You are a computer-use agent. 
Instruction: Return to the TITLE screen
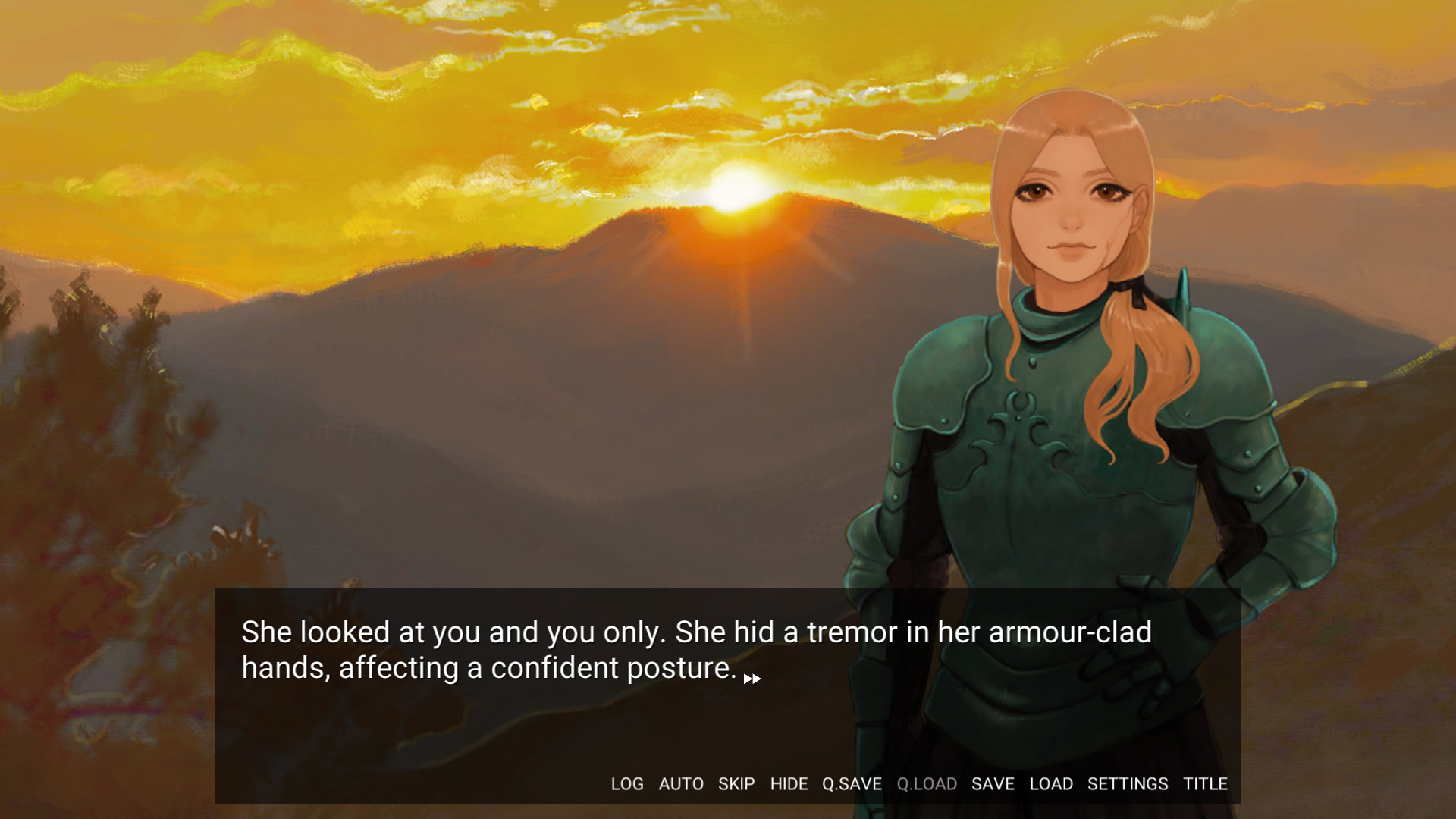[1205, 784]
